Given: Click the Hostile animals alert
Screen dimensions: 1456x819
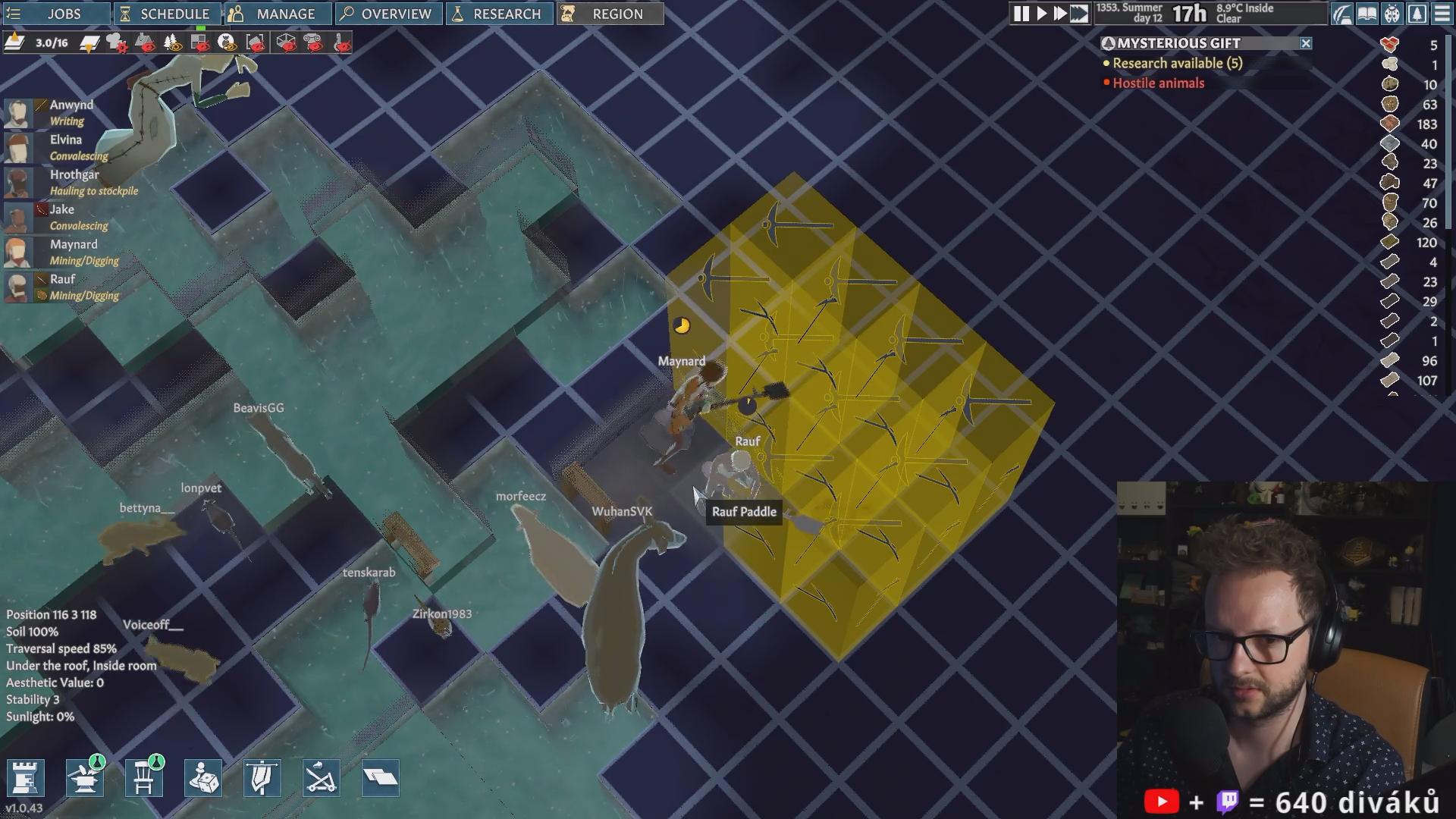Looking at the screenshot, I should click(1158, 83).
